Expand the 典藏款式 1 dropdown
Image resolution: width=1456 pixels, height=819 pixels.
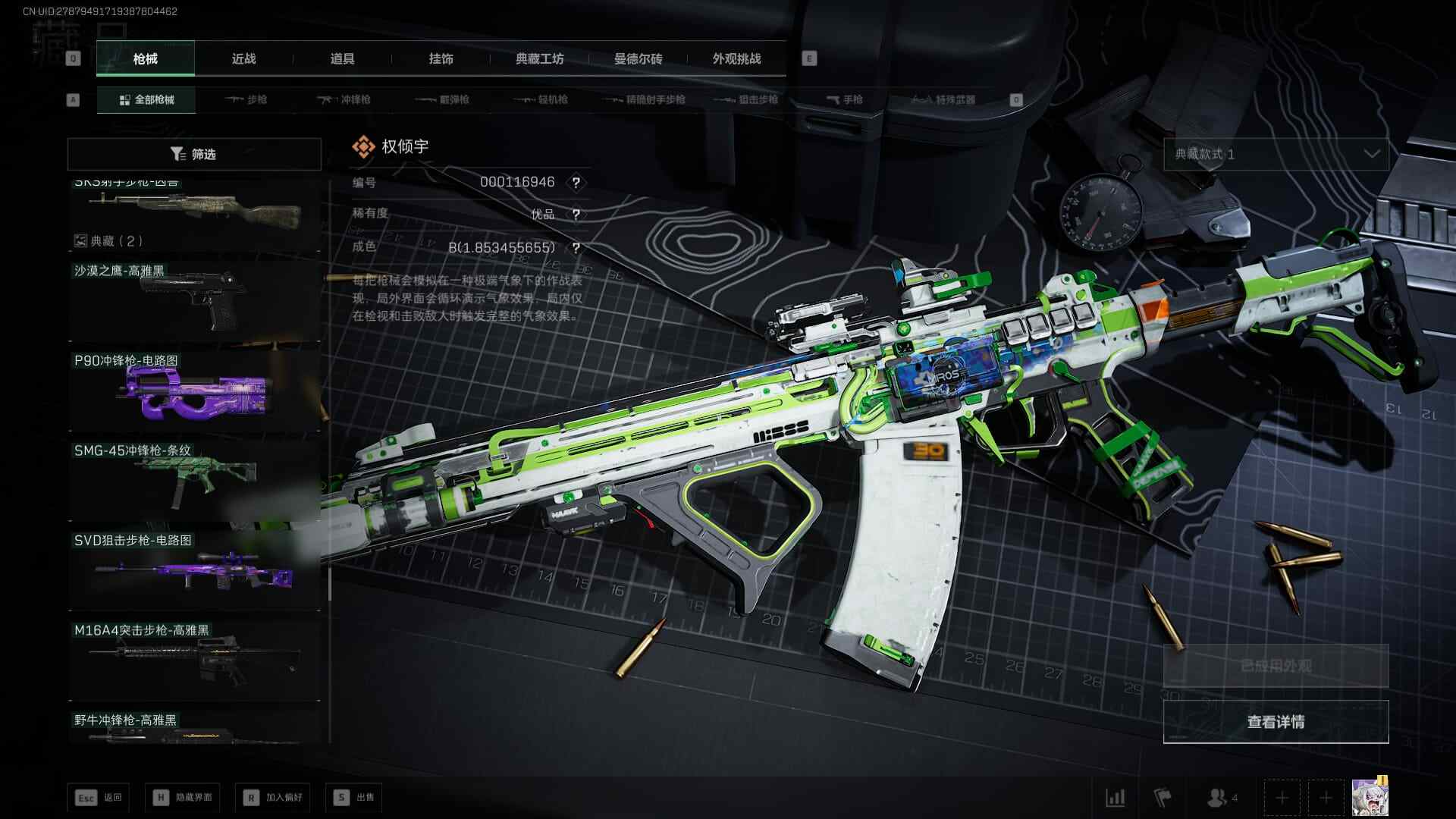[x=1276, y=154]
